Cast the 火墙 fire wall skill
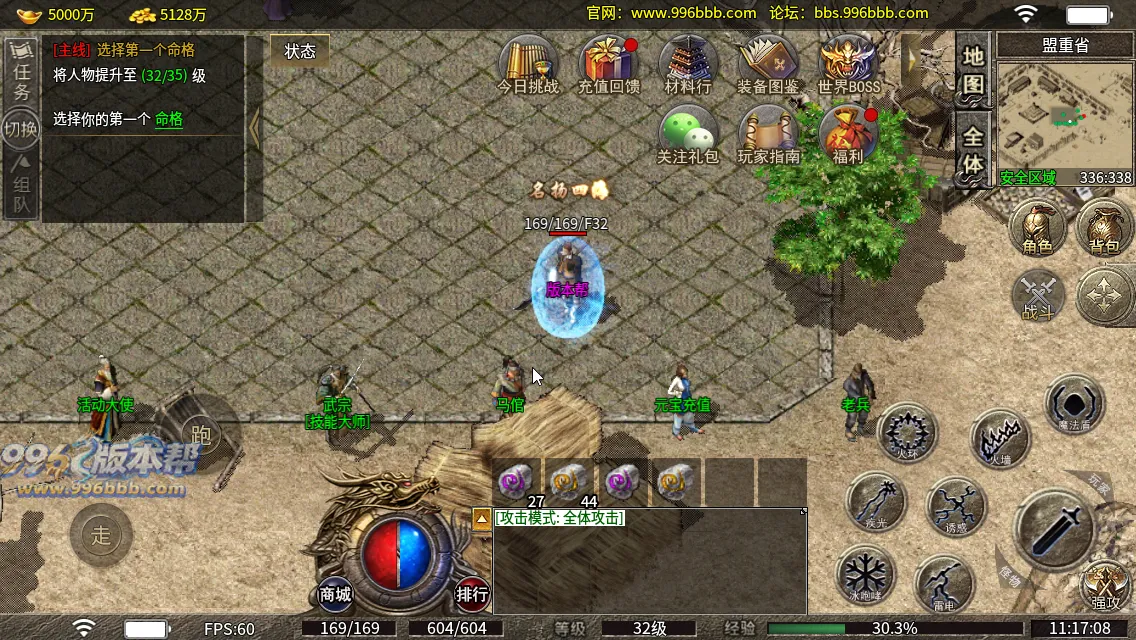This screenshot has width=1136, height=640. [1000, 438]
